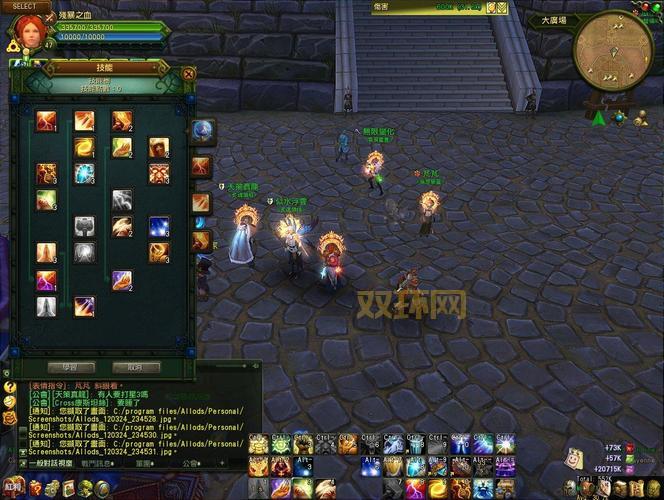Click the yellow question mark help icon
This screenshot has width=664, height=500.
(9, 387)
